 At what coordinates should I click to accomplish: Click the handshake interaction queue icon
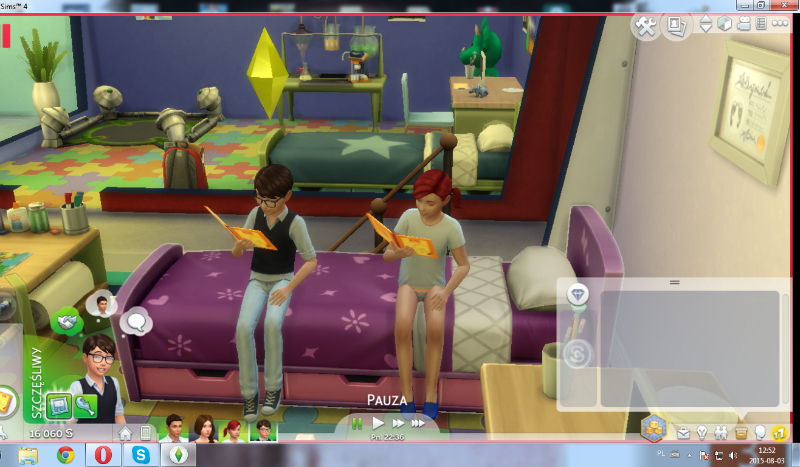[66, 321]
